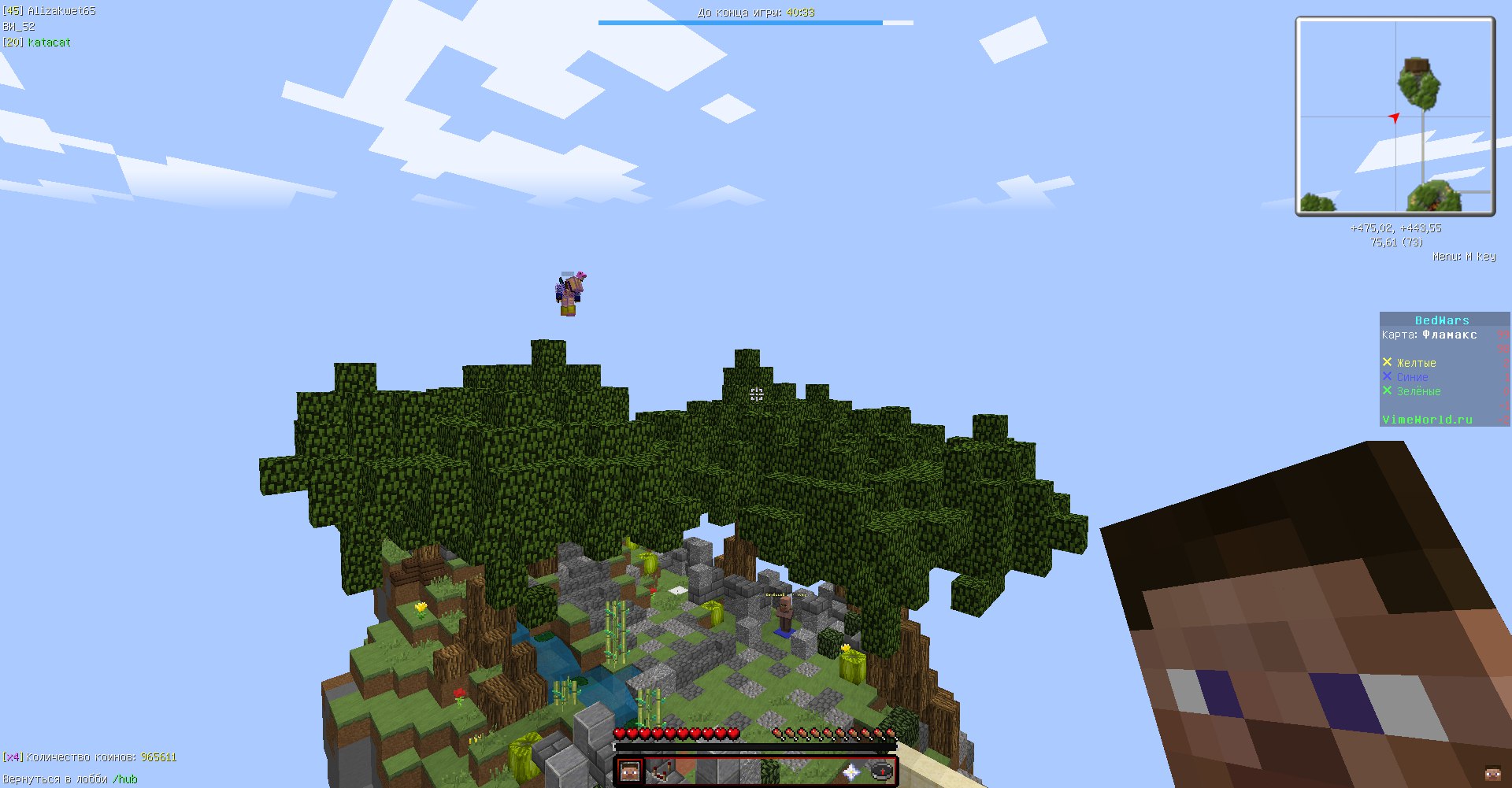The image size is (1512, 788).
Task: Select player katacat in the player list
Action: 49,43
